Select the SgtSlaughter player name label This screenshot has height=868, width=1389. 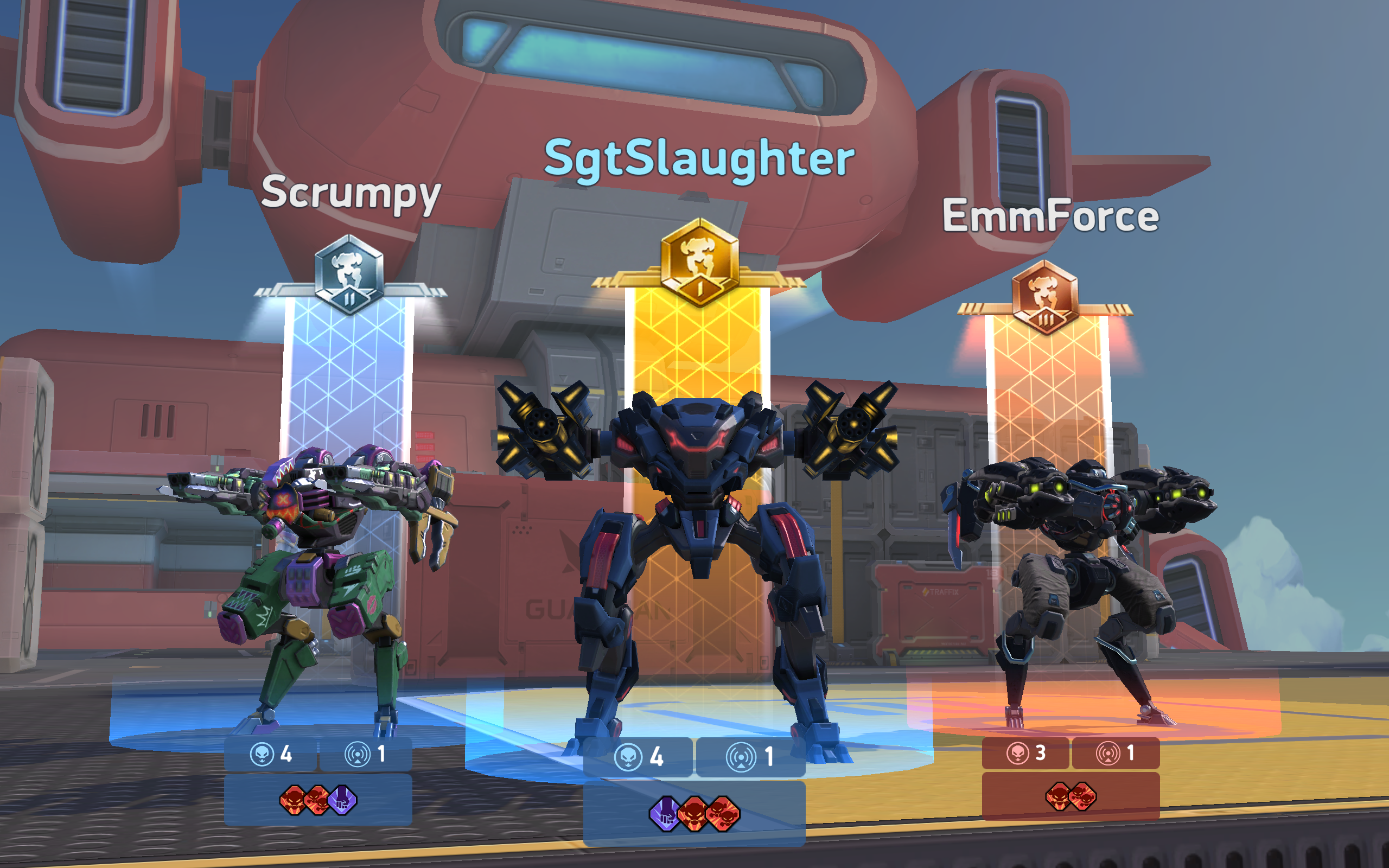(x=699, y=156)
